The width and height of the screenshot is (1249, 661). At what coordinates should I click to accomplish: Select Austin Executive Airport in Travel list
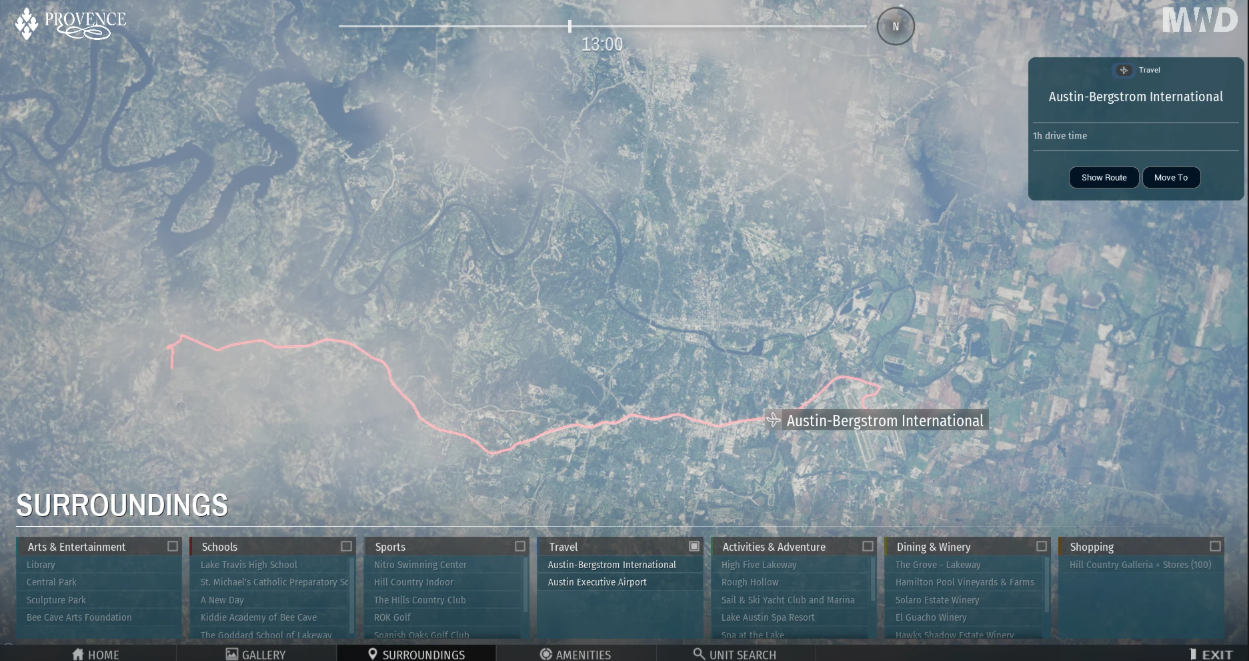click(597, 582)
